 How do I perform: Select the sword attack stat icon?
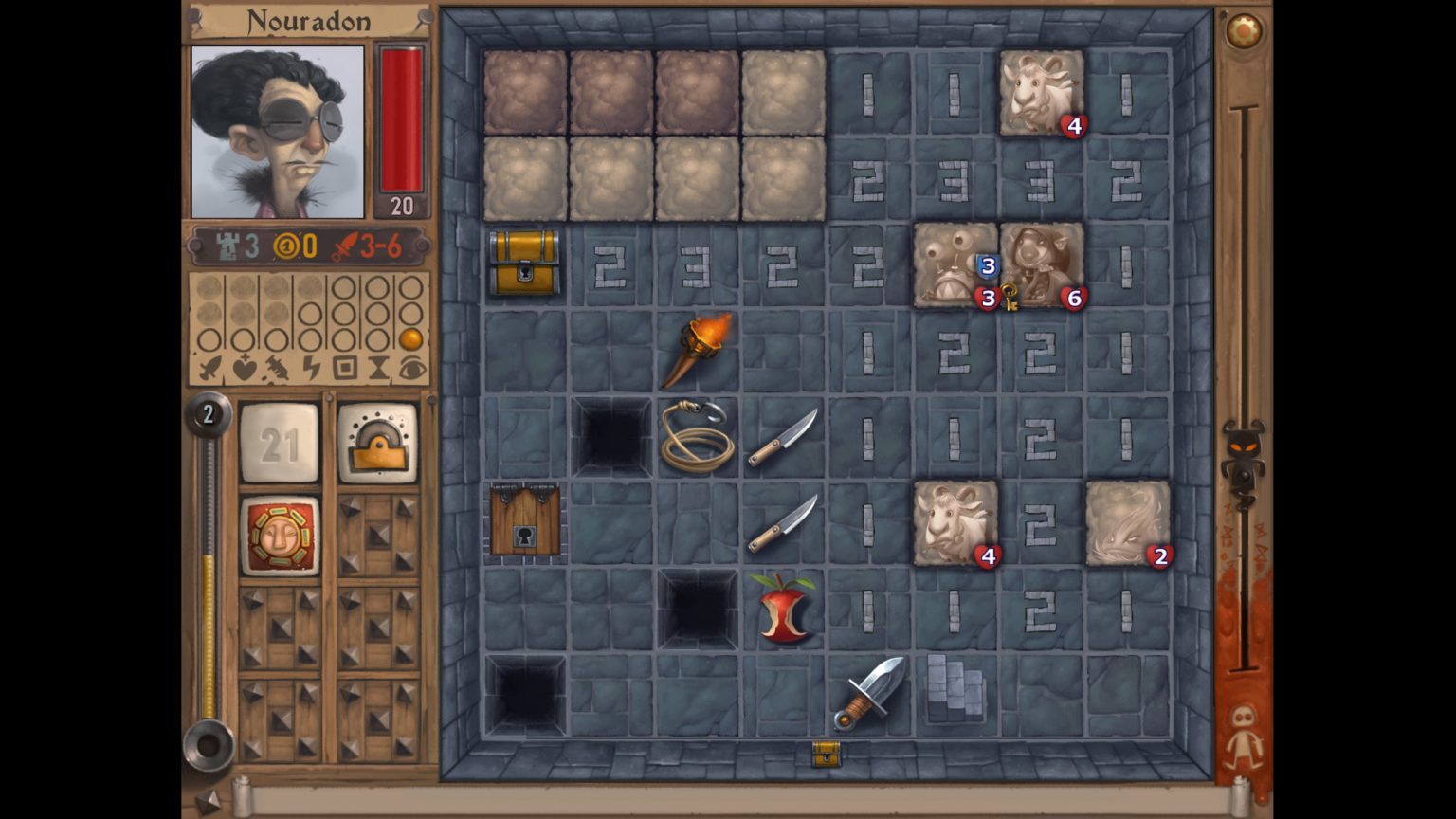click(209, 367)
